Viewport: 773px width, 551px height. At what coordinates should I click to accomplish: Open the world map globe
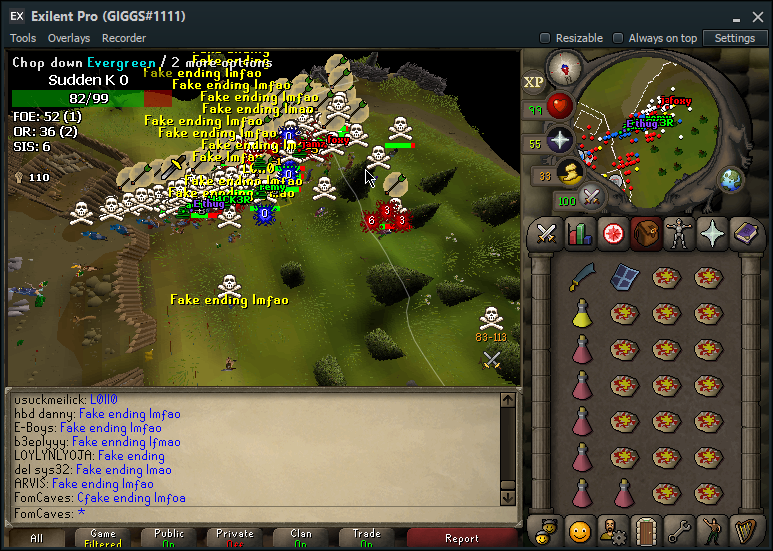(x=732, y=181)
